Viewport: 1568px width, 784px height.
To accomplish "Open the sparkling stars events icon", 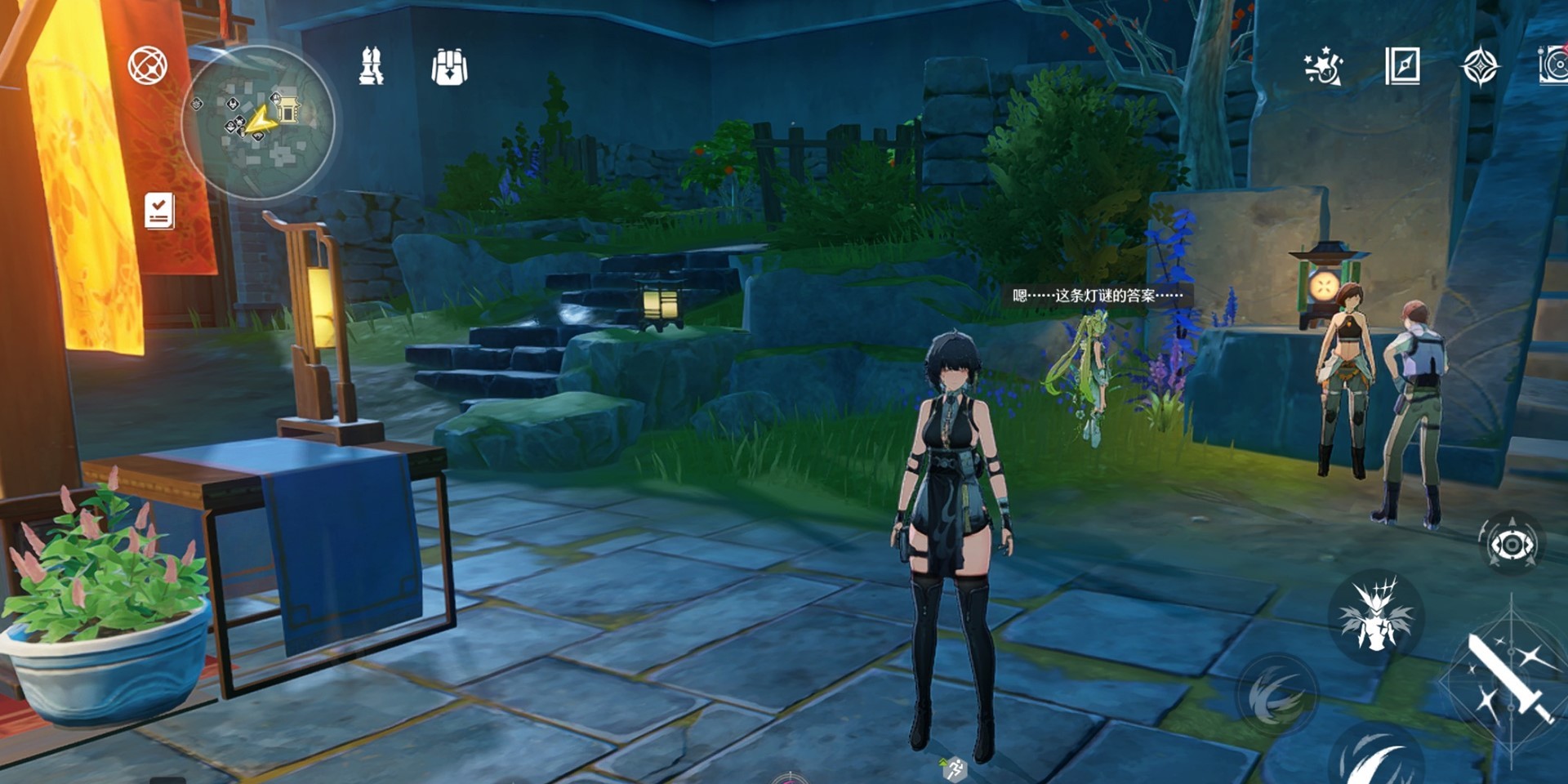I will (1323, 66).
